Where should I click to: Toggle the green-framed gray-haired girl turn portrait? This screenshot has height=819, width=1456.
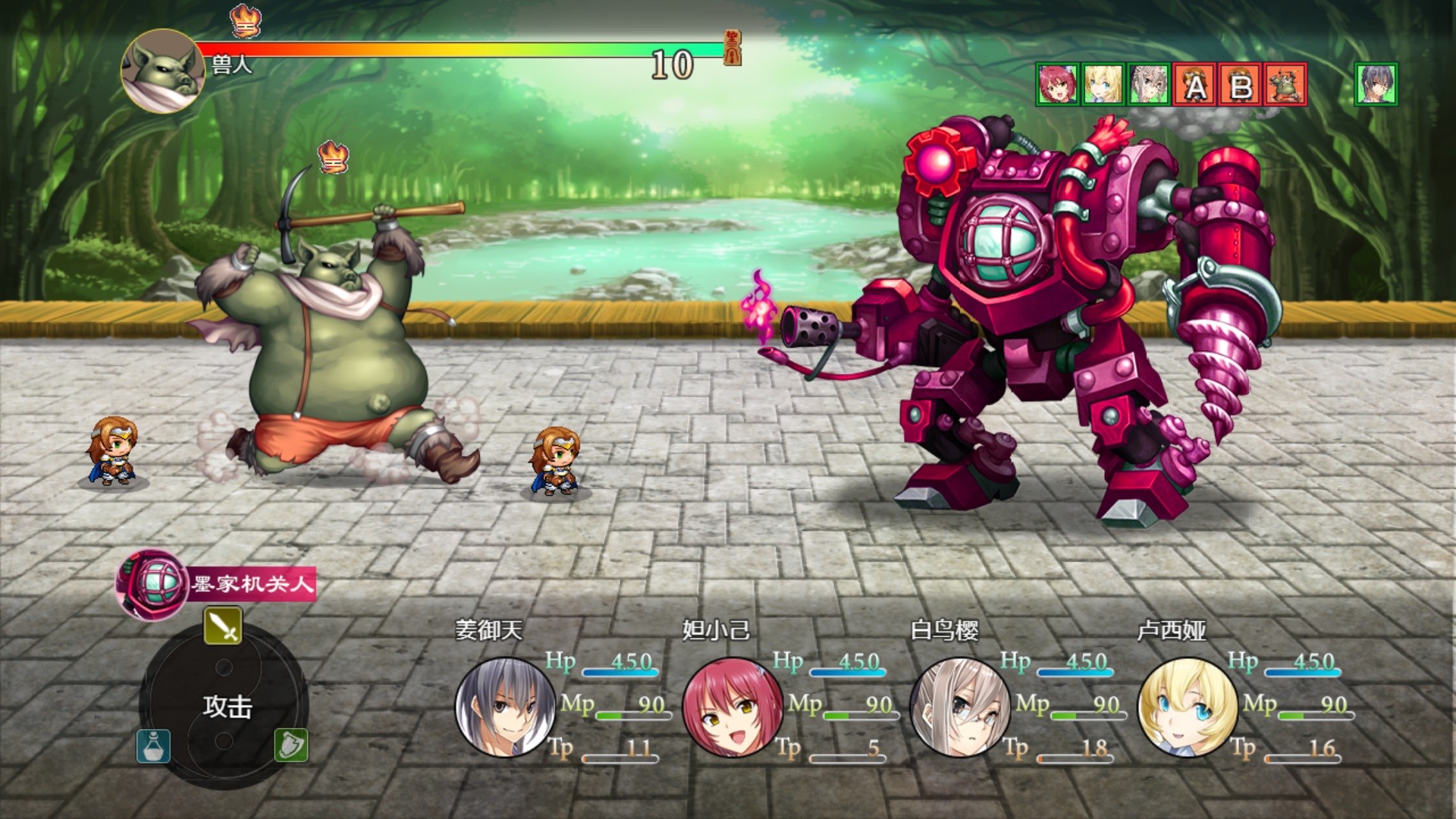1150,86
